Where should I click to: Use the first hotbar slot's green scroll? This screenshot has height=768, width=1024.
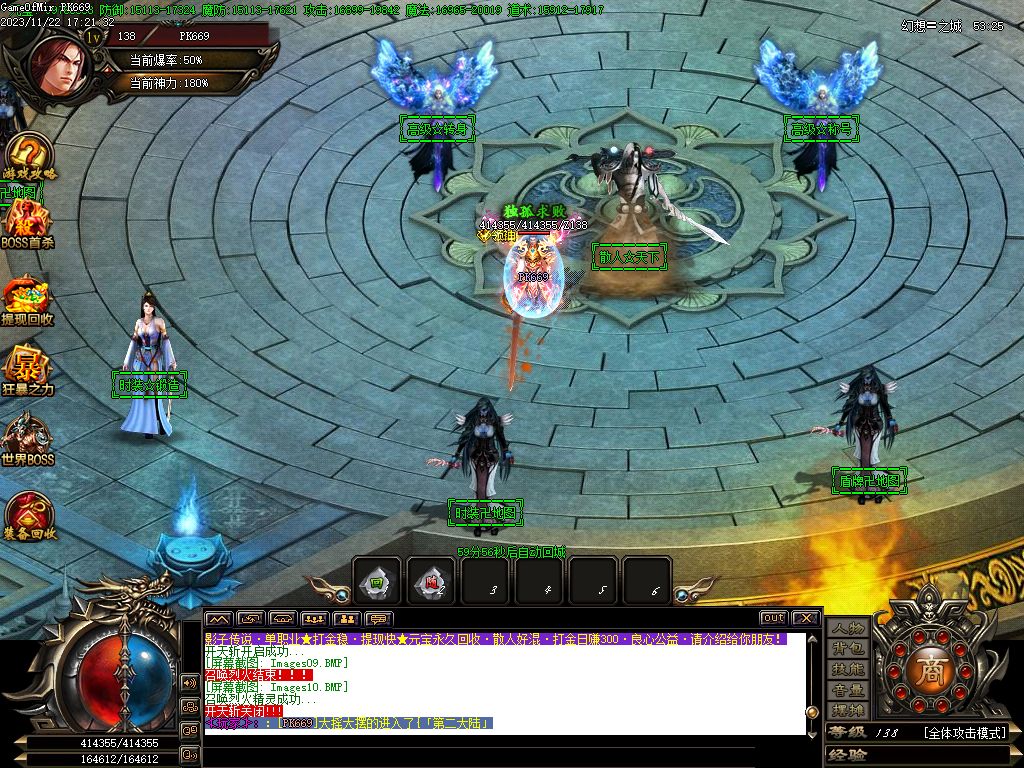click(x=378, y=581)
